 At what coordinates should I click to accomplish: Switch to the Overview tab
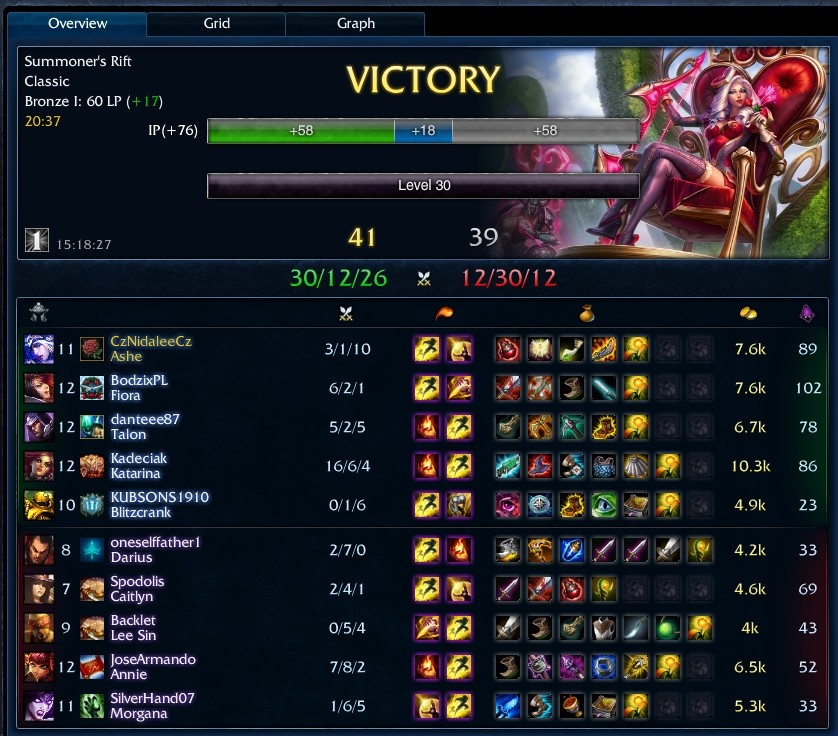(x=78, y=23)
